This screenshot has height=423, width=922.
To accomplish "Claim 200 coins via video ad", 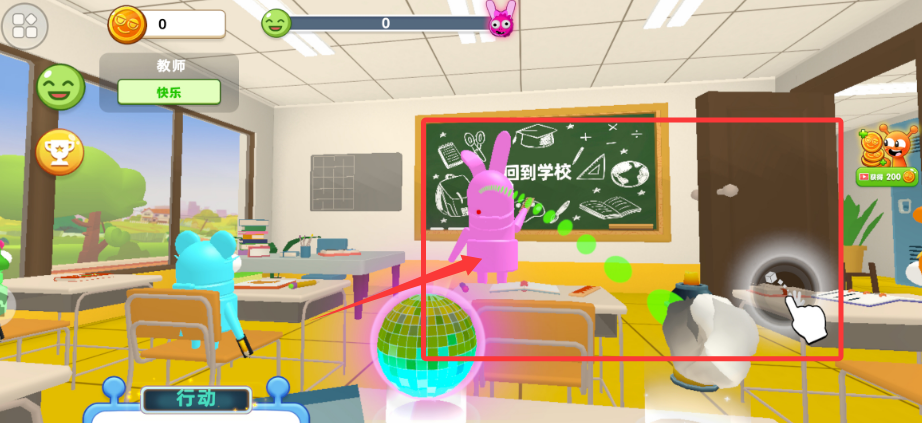I will (886, 176).
